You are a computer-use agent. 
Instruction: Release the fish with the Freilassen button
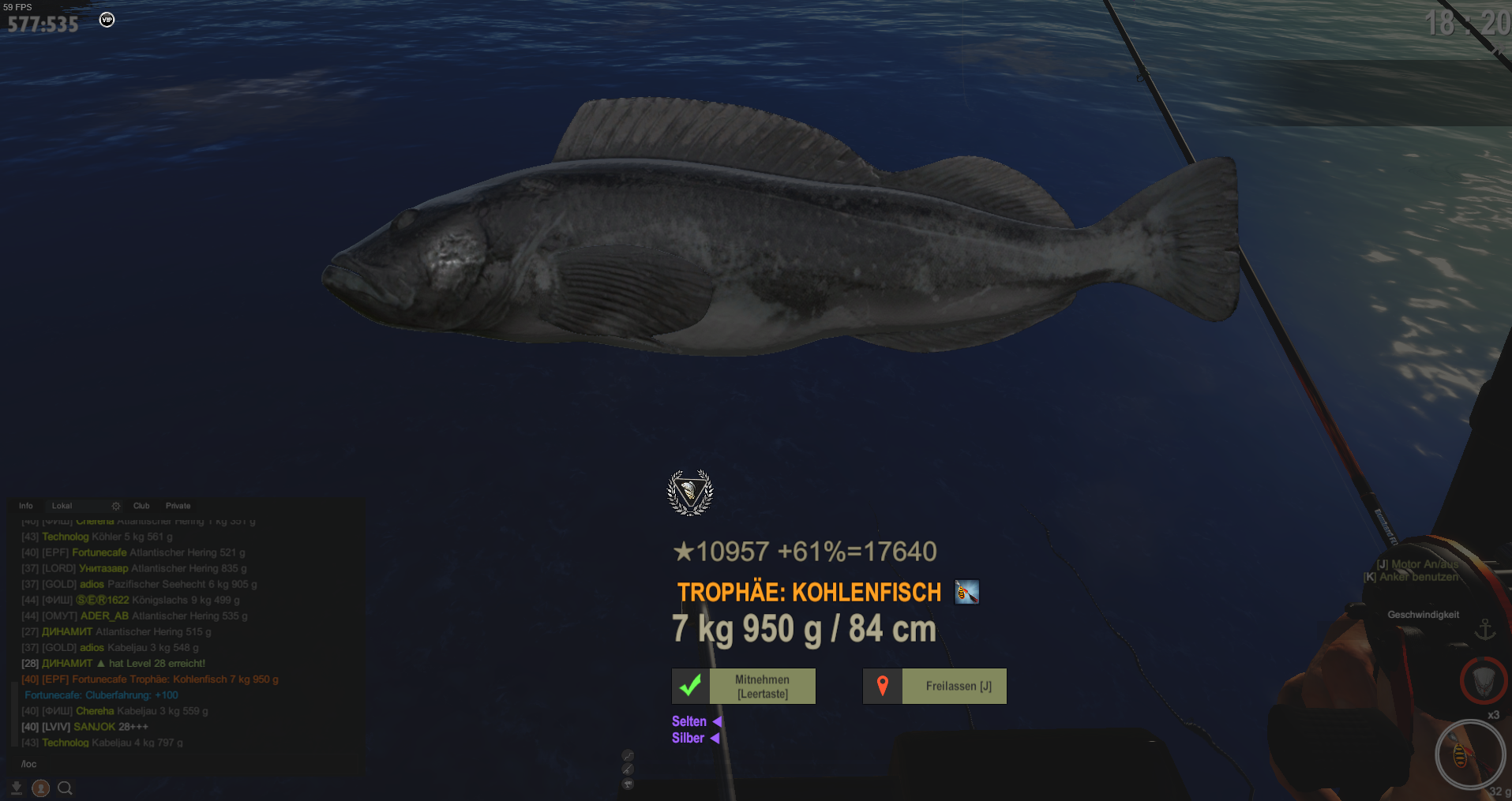coord(935,687)
